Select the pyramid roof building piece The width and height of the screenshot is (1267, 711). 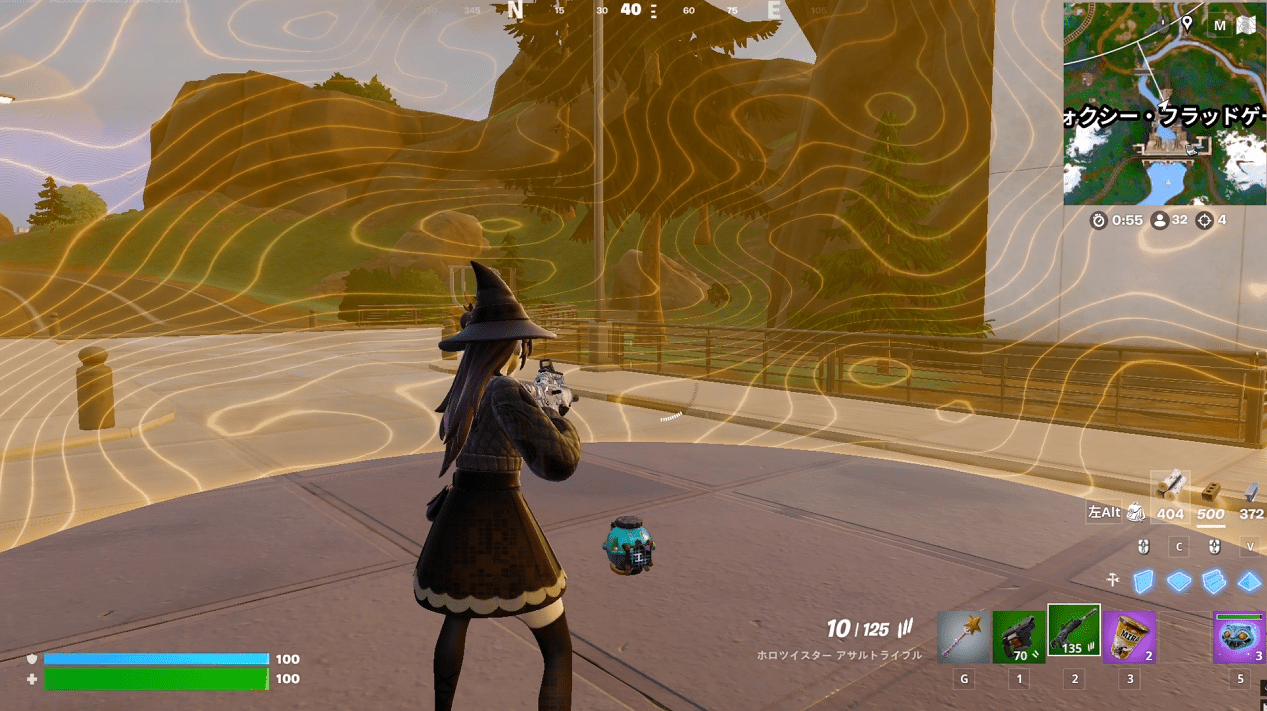pos(1249,581)
